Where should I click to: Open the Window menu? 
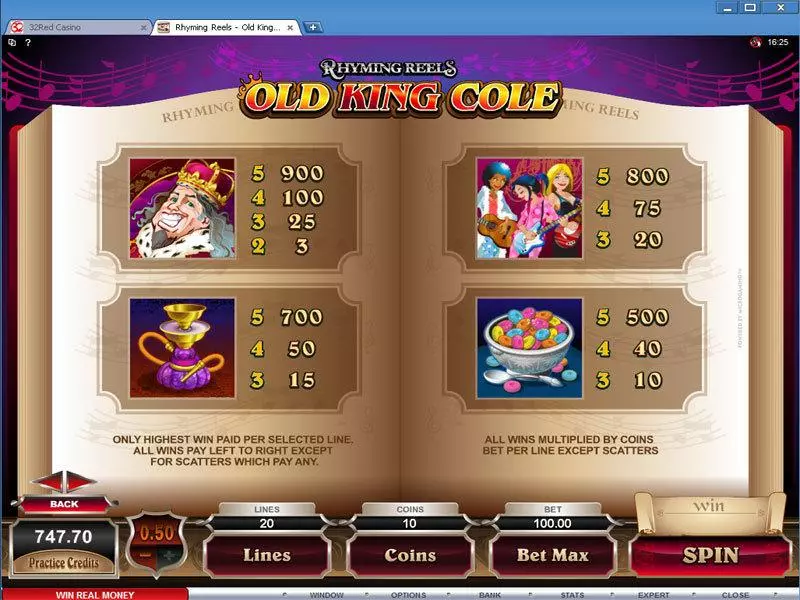pos(326,594)
